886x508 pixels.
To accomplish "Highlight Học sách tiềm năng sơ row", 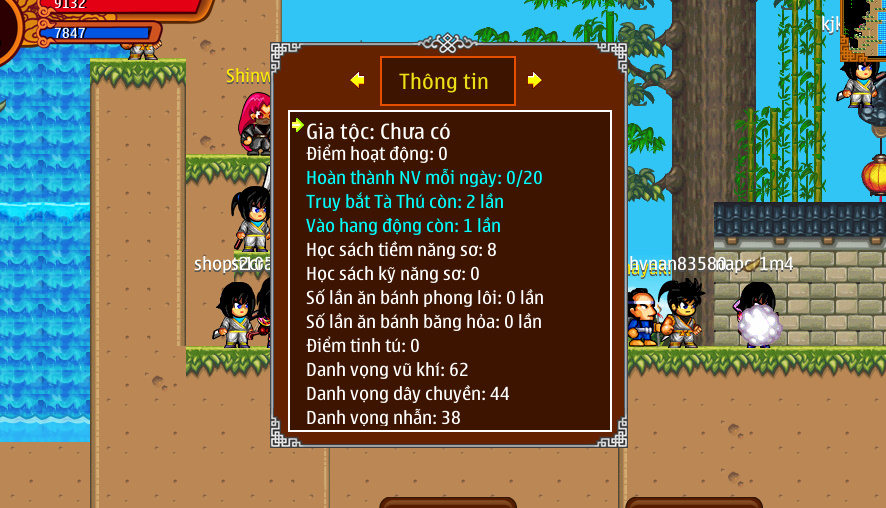I will tap(401, 250).
